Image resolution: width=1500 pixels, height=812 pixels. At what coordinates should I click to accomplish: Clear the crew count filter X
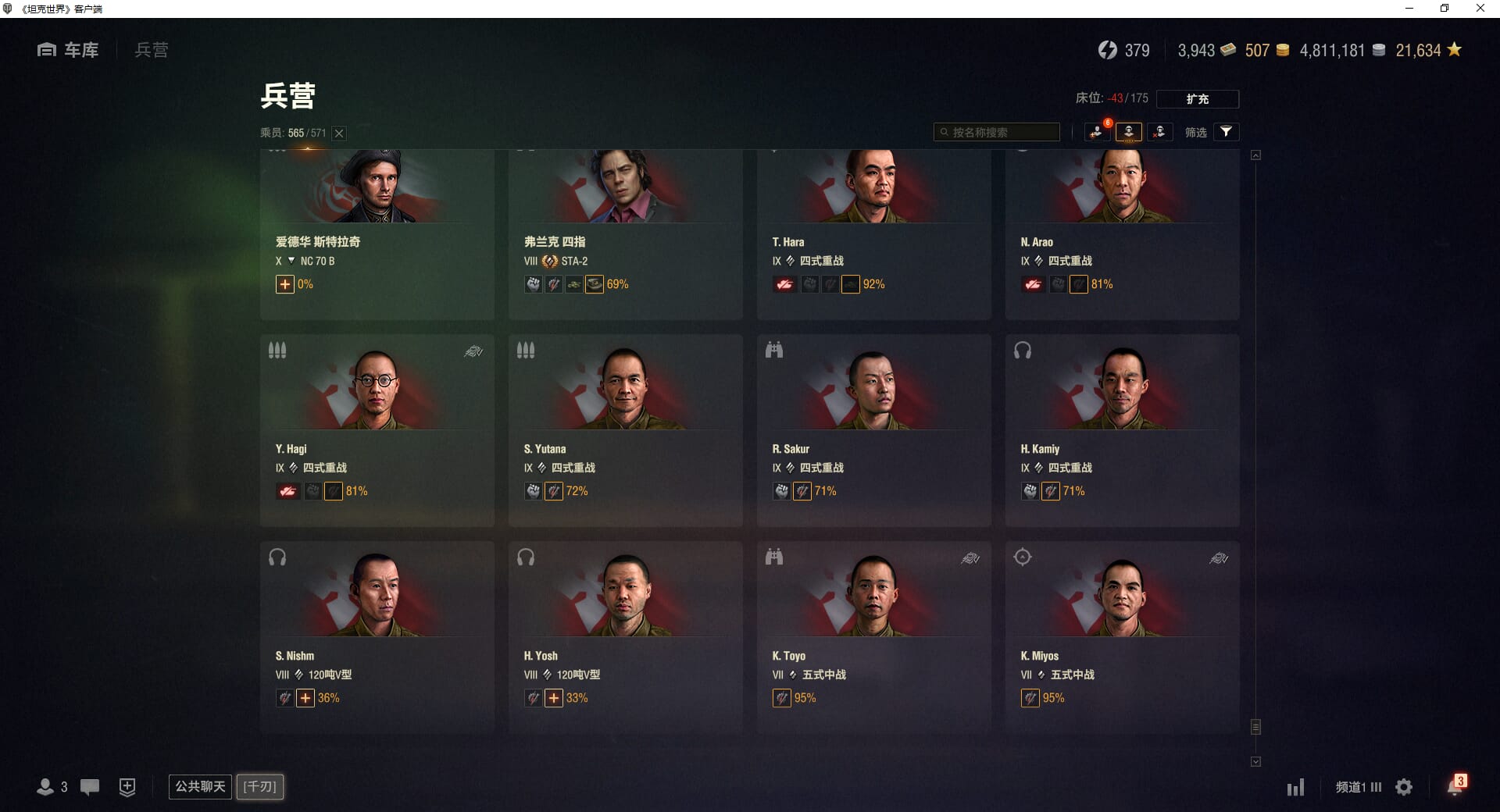pos(339,134)
